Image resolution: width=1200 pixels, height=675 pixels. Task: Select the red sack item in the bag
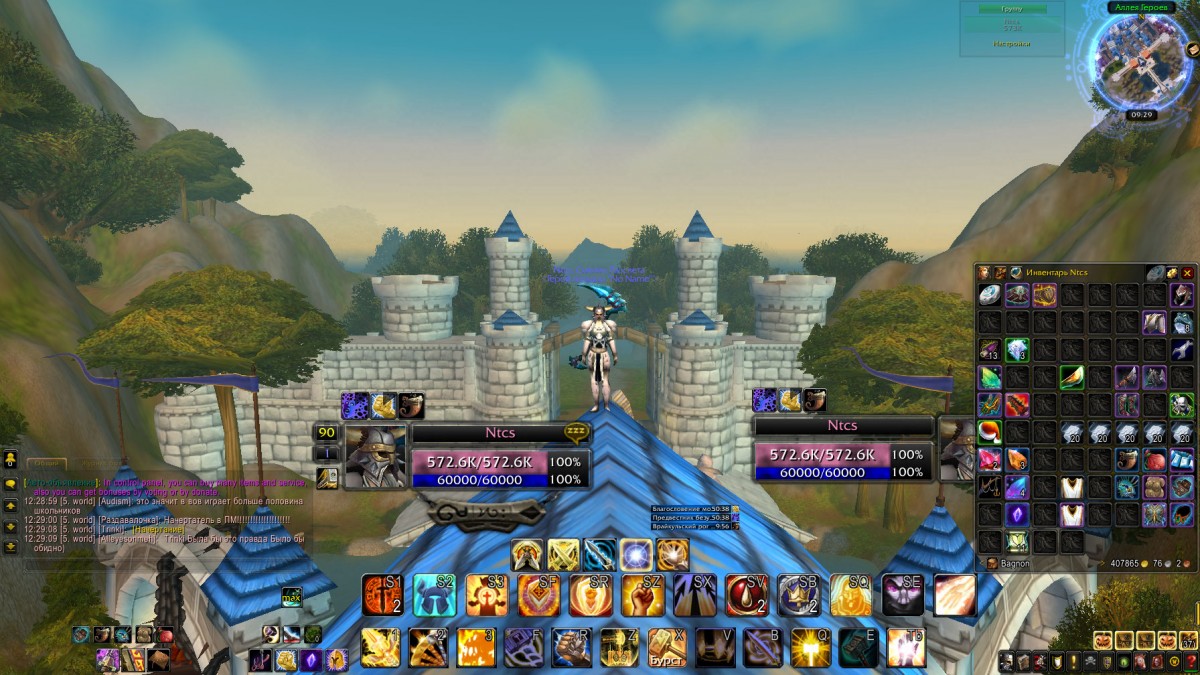1154,460
